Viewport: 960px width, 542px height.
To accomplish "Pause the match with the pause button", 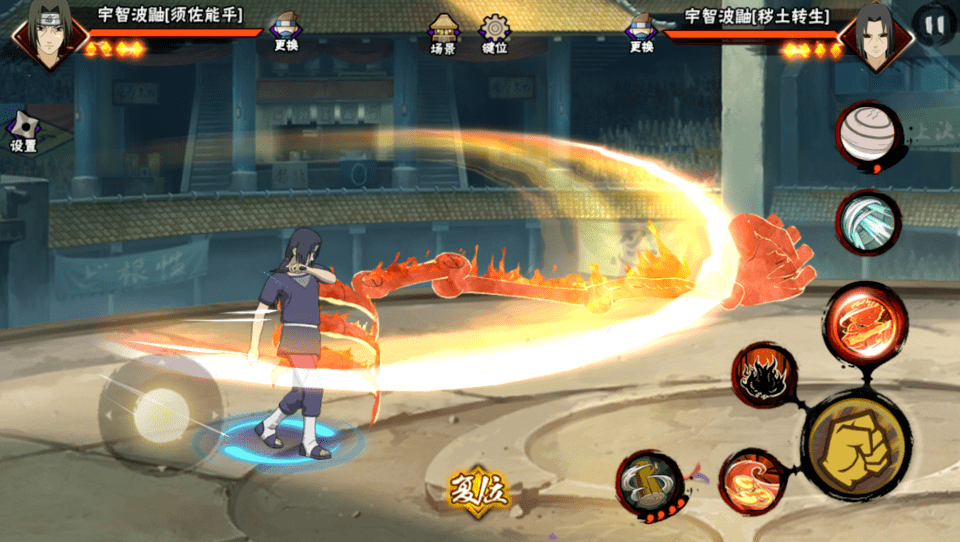I will [x=934, y=25].
